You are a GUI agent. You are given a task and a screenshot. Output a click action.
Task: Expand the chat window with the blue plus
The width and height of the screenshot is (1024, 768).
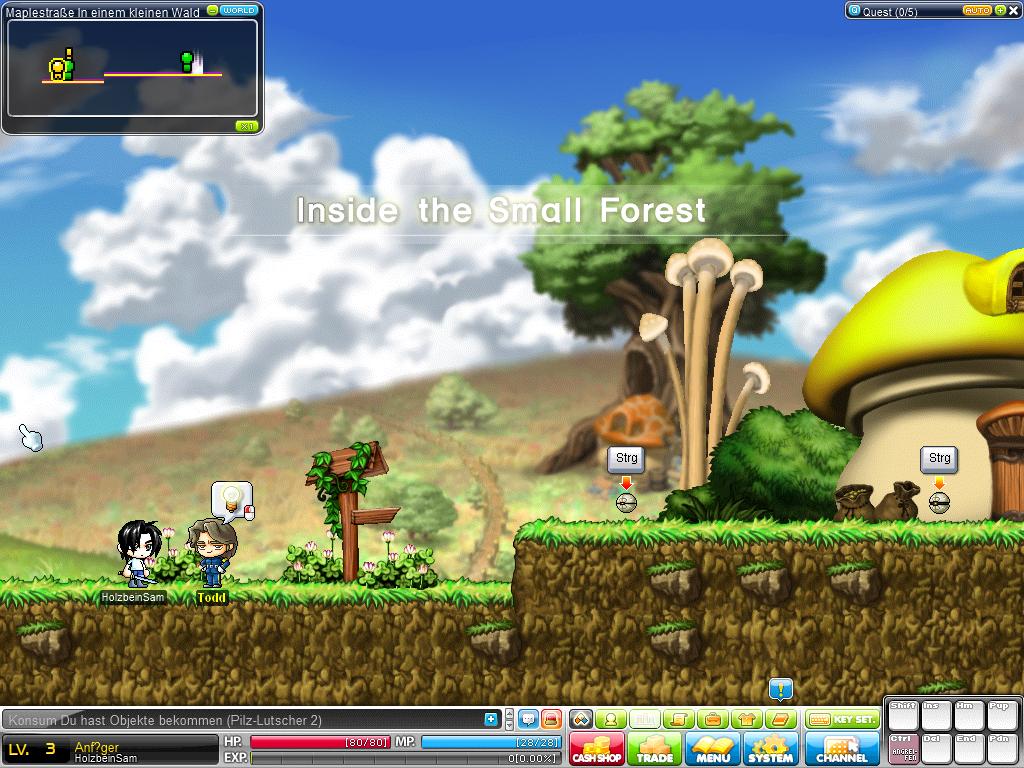(491, 719)
